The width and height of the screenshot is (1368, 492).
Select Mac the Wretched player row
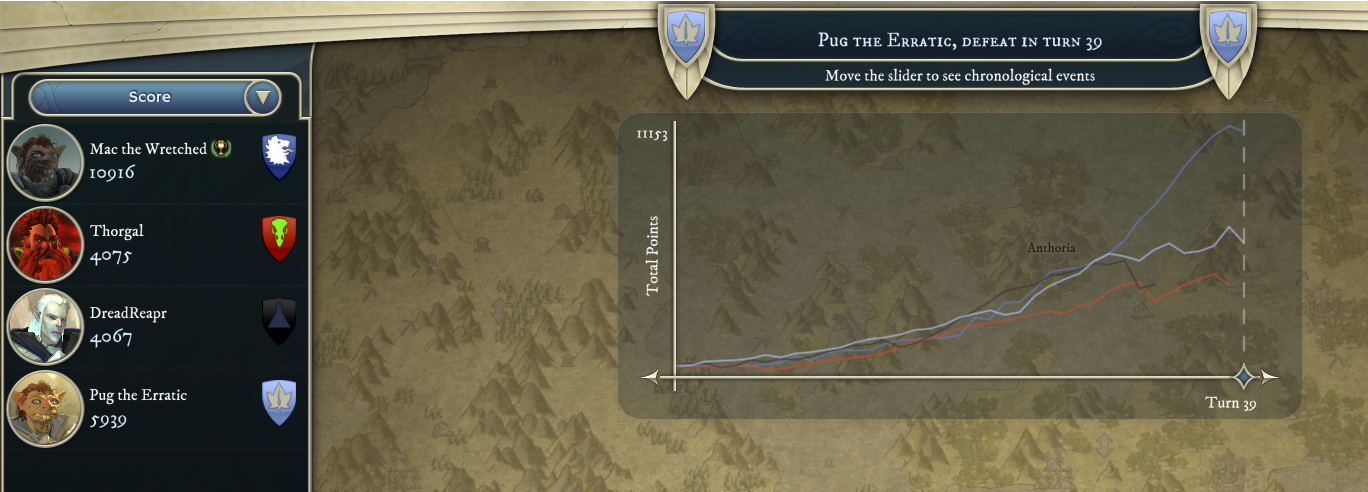[150, 161]
